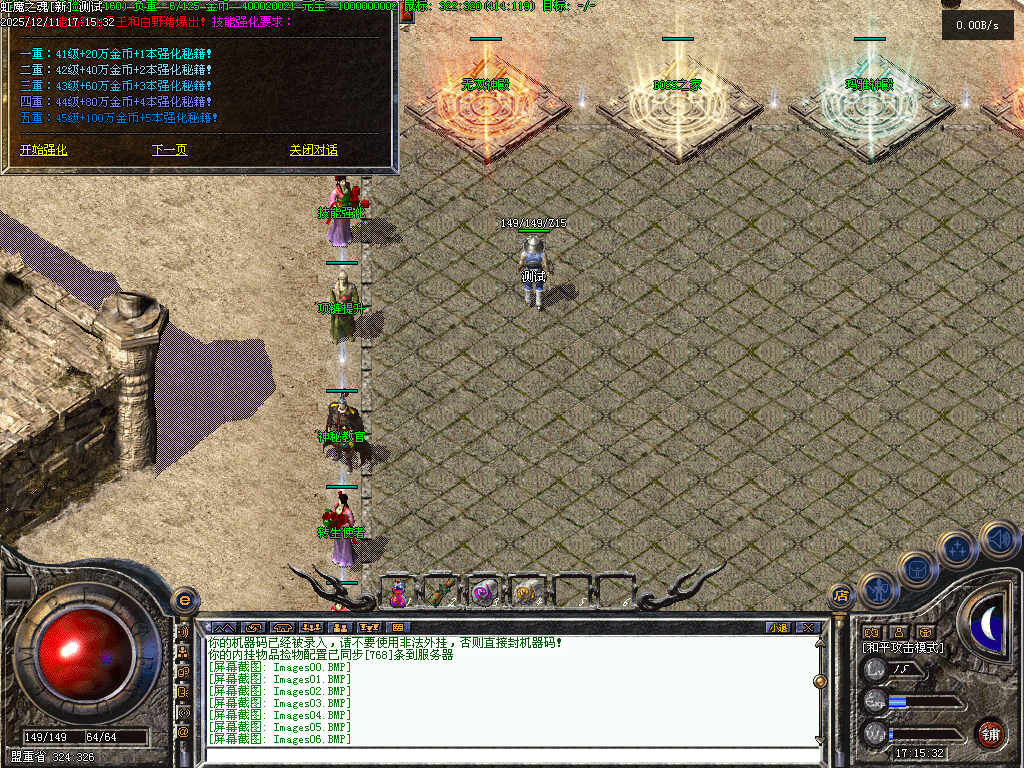Click the @ chat channel button
This screenshot has width=1024, height=768.
(x=183, y=732)
